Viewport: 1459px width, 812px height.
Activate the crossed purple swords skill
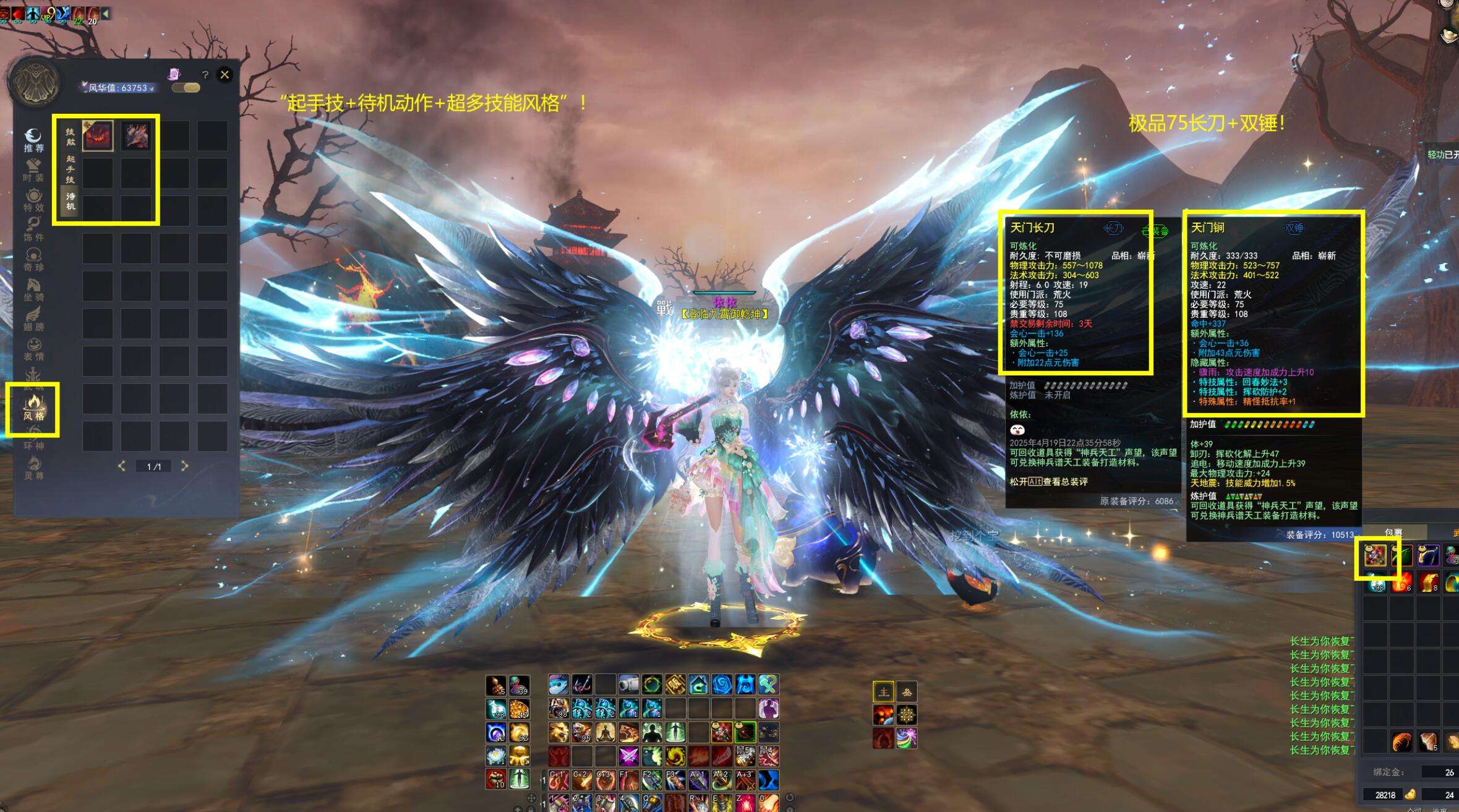tap(628, 756)
